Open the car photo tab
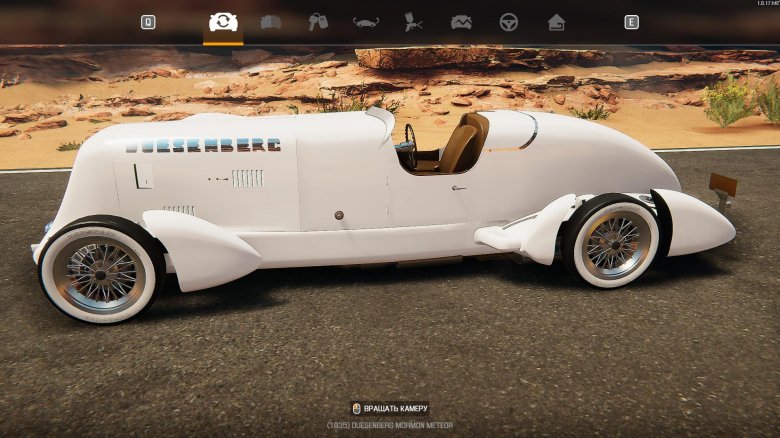The image size is (780, 438). point(461,22)
